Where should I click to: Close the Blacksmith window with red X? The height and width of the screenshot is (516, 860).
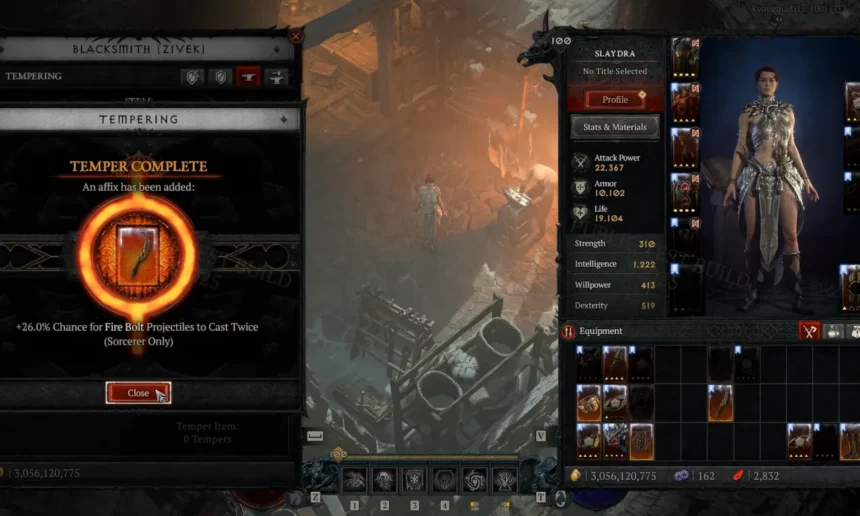[295, 36]
